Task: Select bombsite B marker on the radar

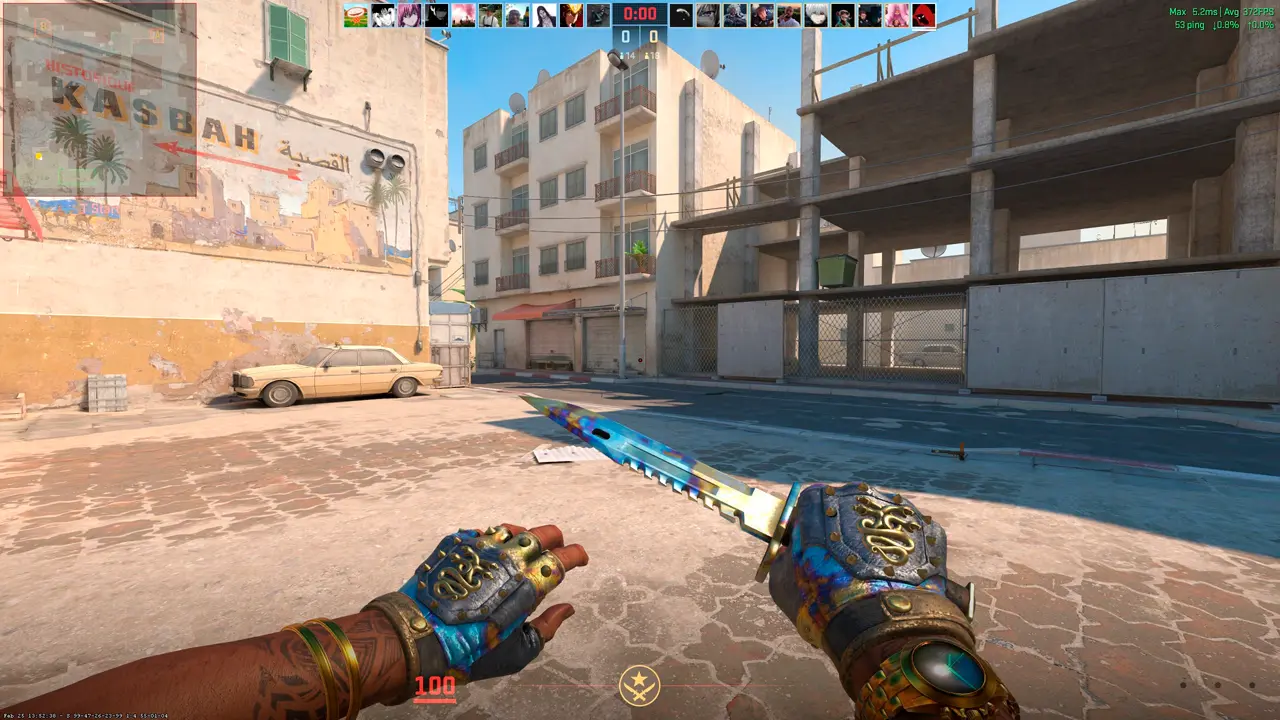Action: tap(43, 27)
